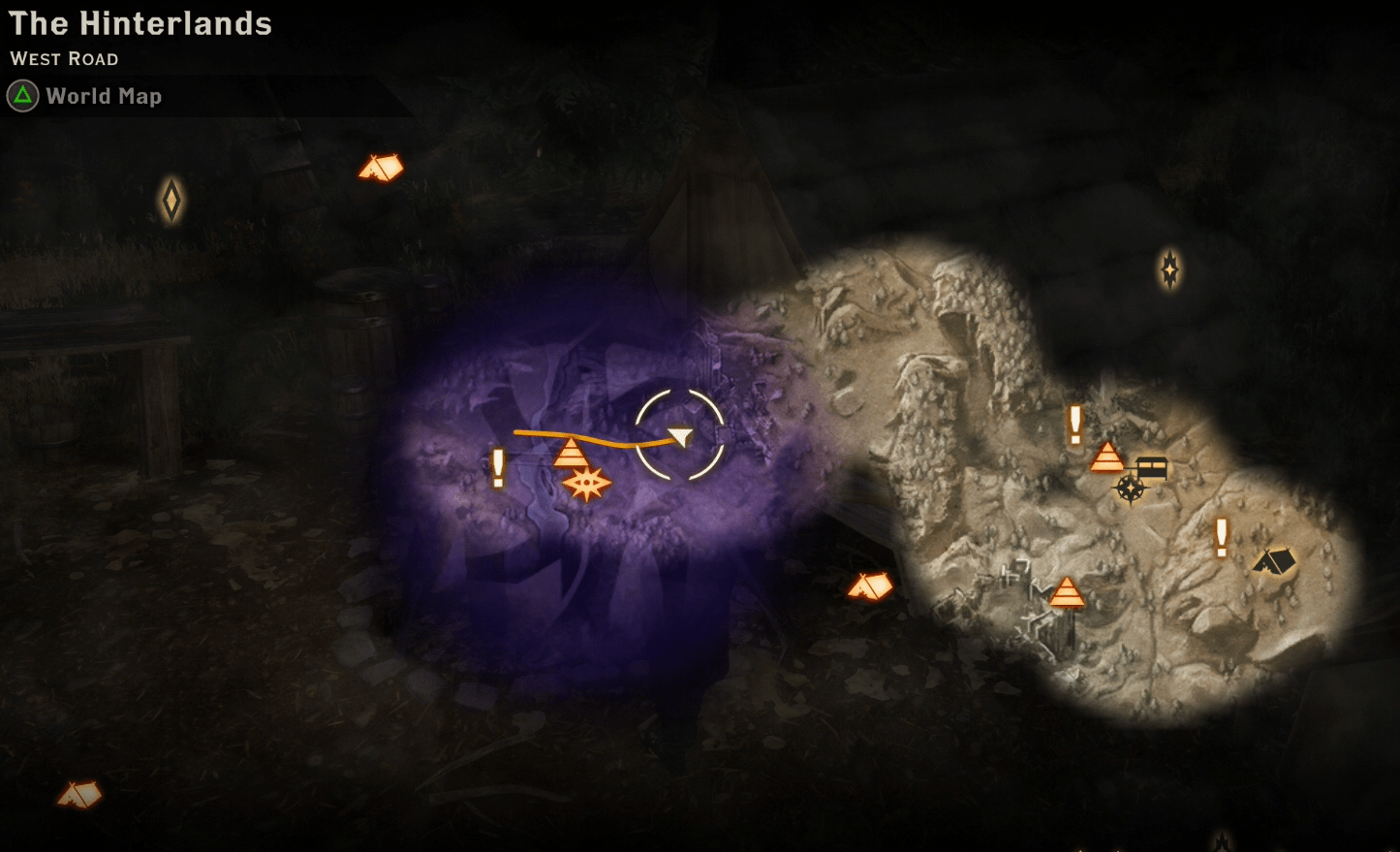The width and height of the screenshot is (1400, 852).
Task: Select the landmark pyramid above the astrarium
Action: coord(1107,457)
